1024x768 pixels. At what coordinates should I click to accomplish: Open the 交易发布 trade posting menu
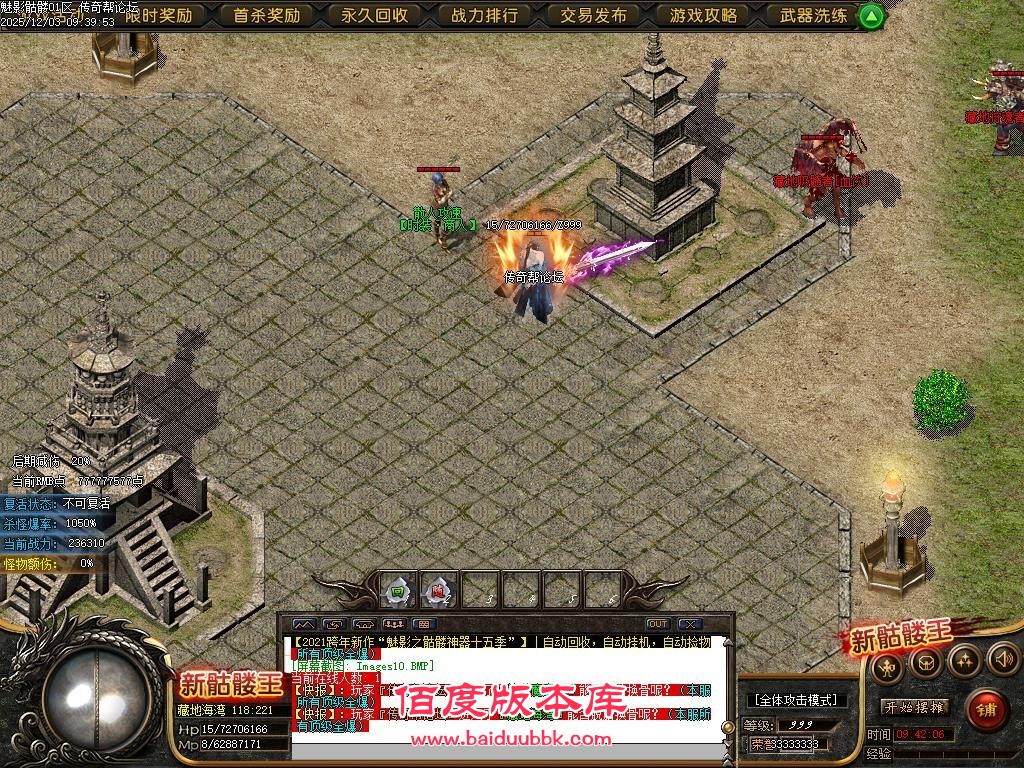593,15
